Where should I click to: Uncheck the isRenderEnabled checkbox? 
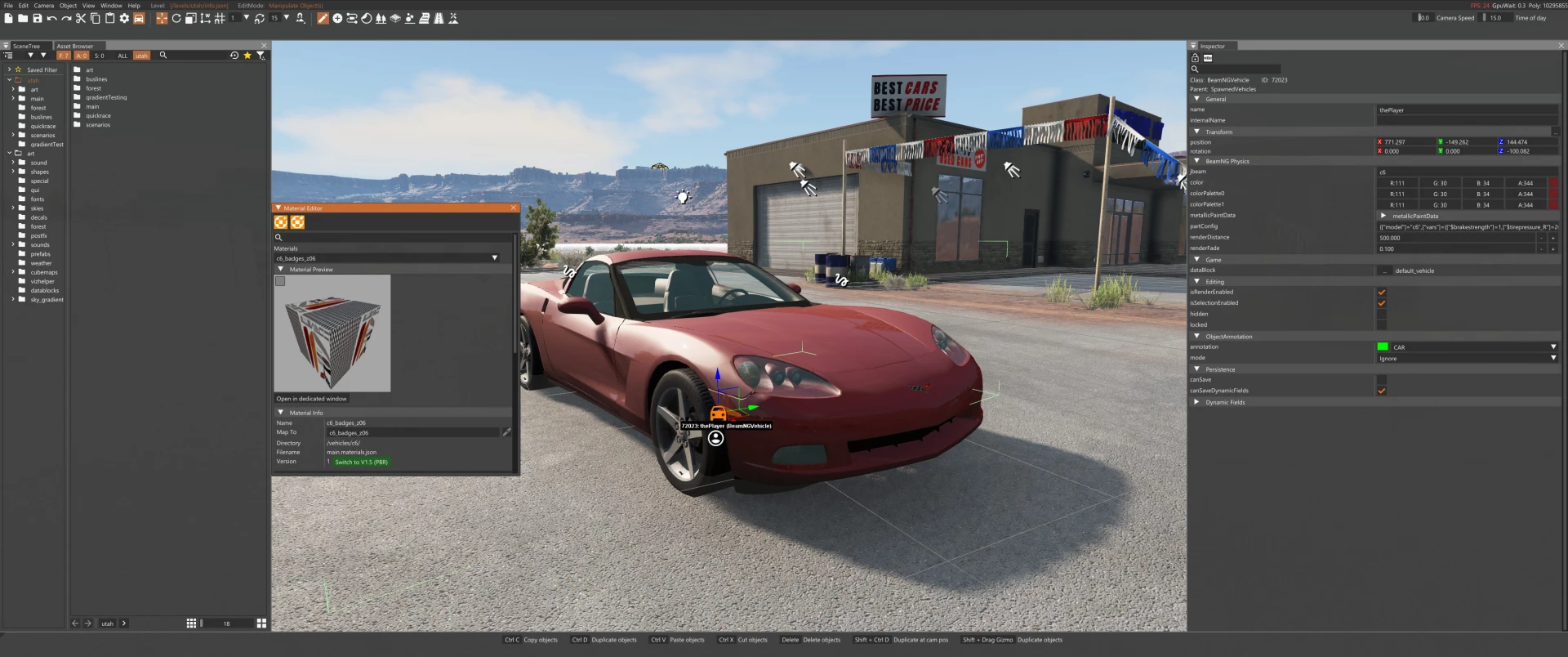click(x=1381, y=292)
